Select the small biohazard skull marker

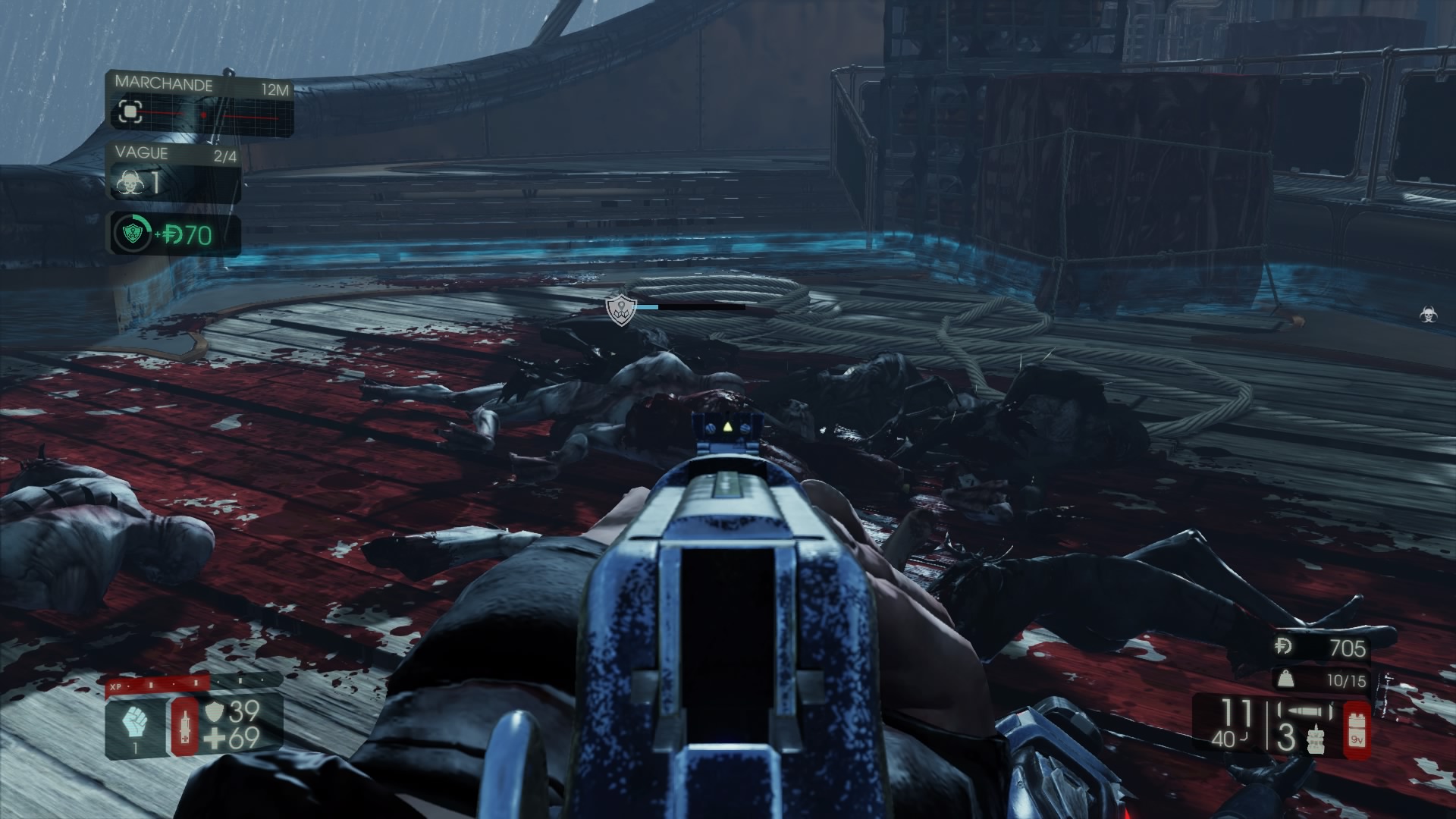1429,314
